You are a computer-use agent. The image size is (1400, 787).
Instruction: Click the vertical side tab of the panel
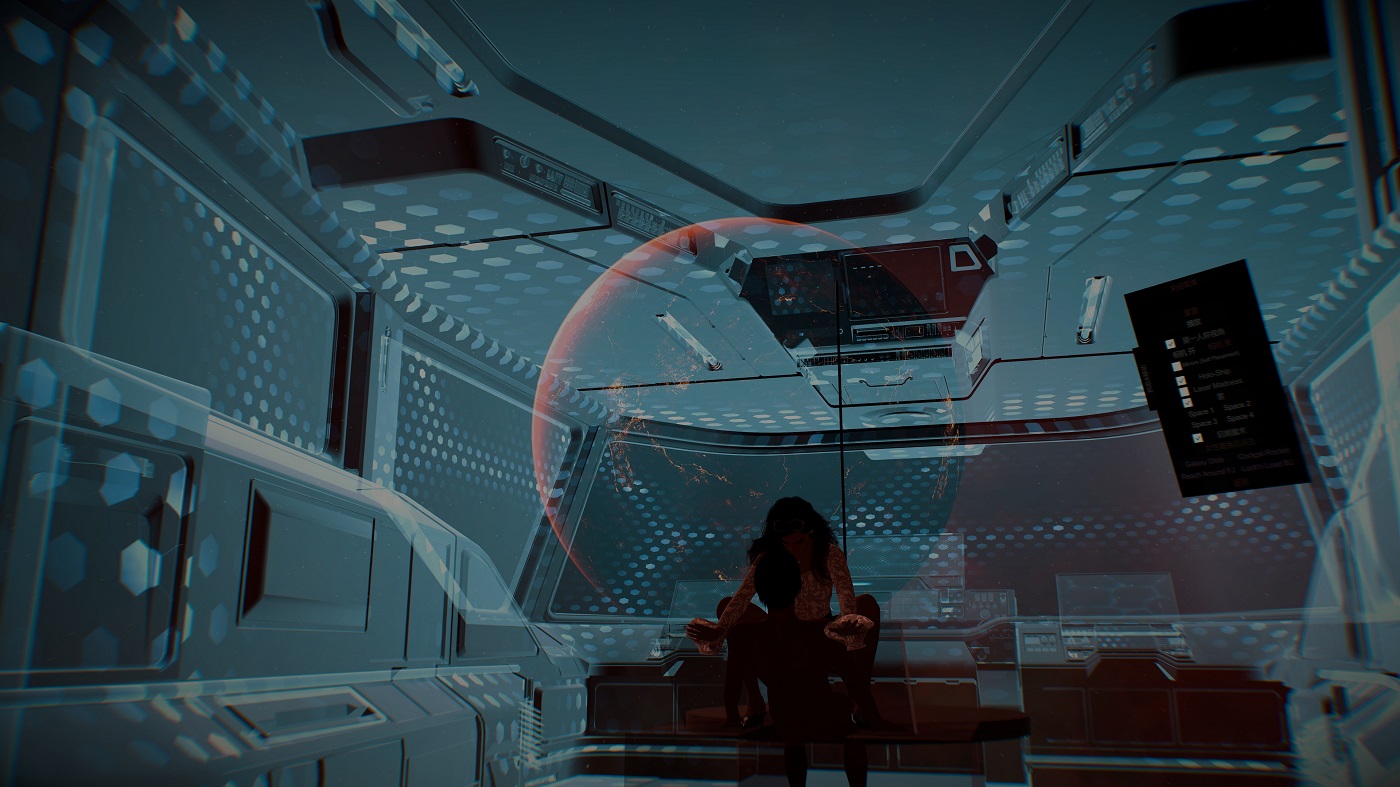point(1146,380)
